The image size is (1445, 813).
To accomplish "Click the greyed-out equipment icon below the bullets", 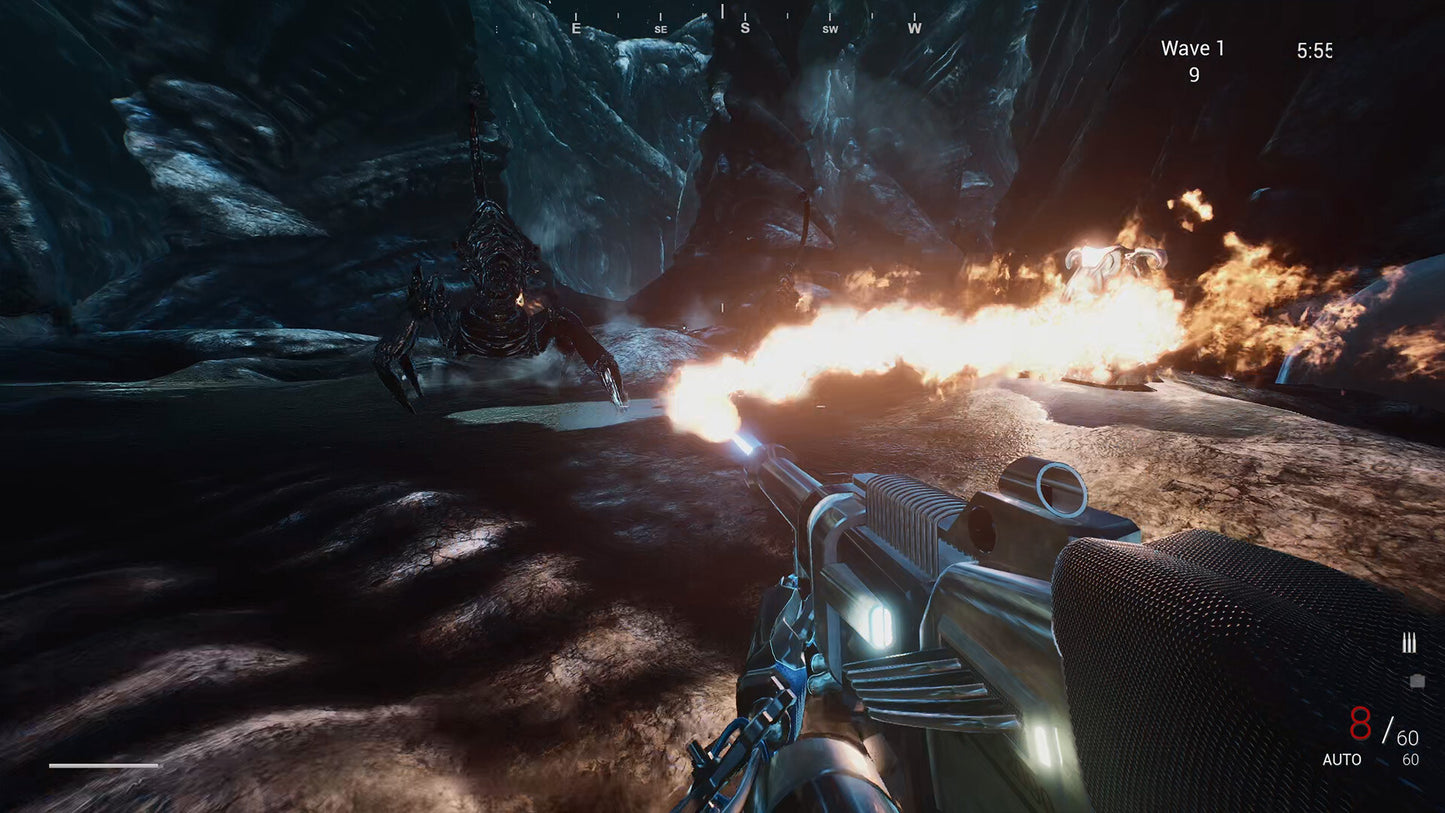I will pos(1415,681).
